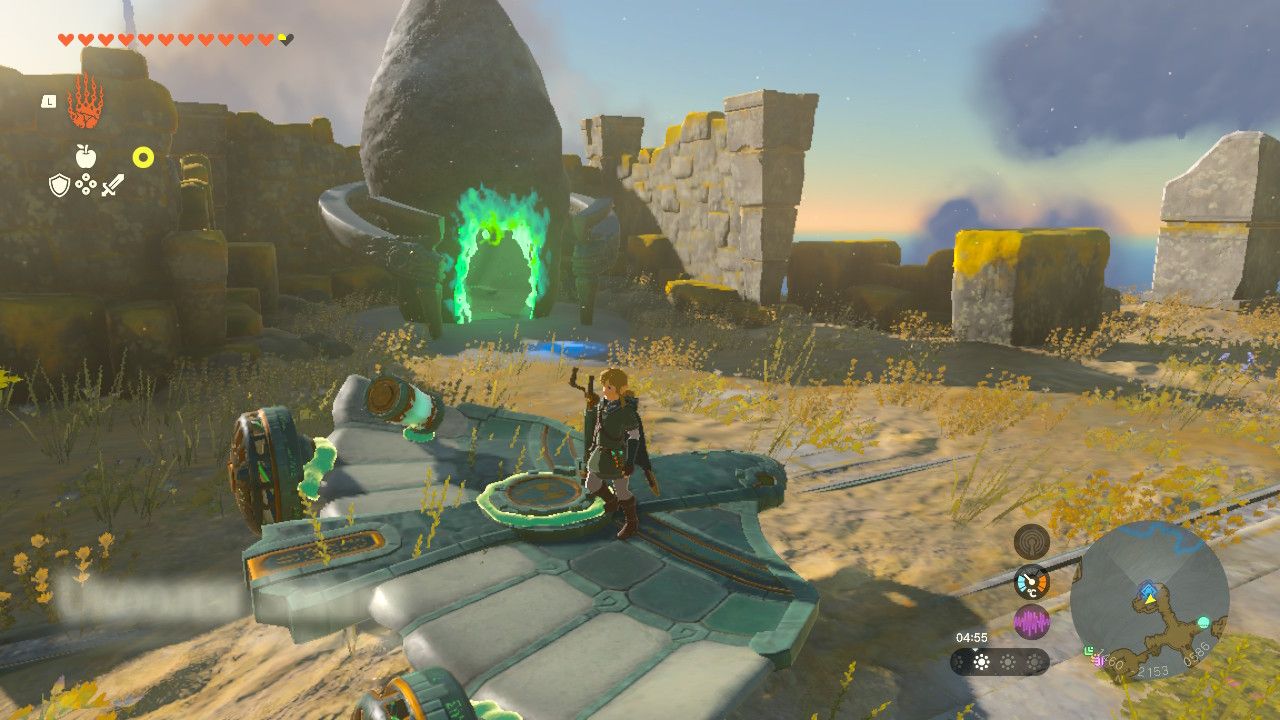1280x720 pixels.
Task: Toggle the green depth indicator near the coordinates
Action: click(x=1087, y=650)
